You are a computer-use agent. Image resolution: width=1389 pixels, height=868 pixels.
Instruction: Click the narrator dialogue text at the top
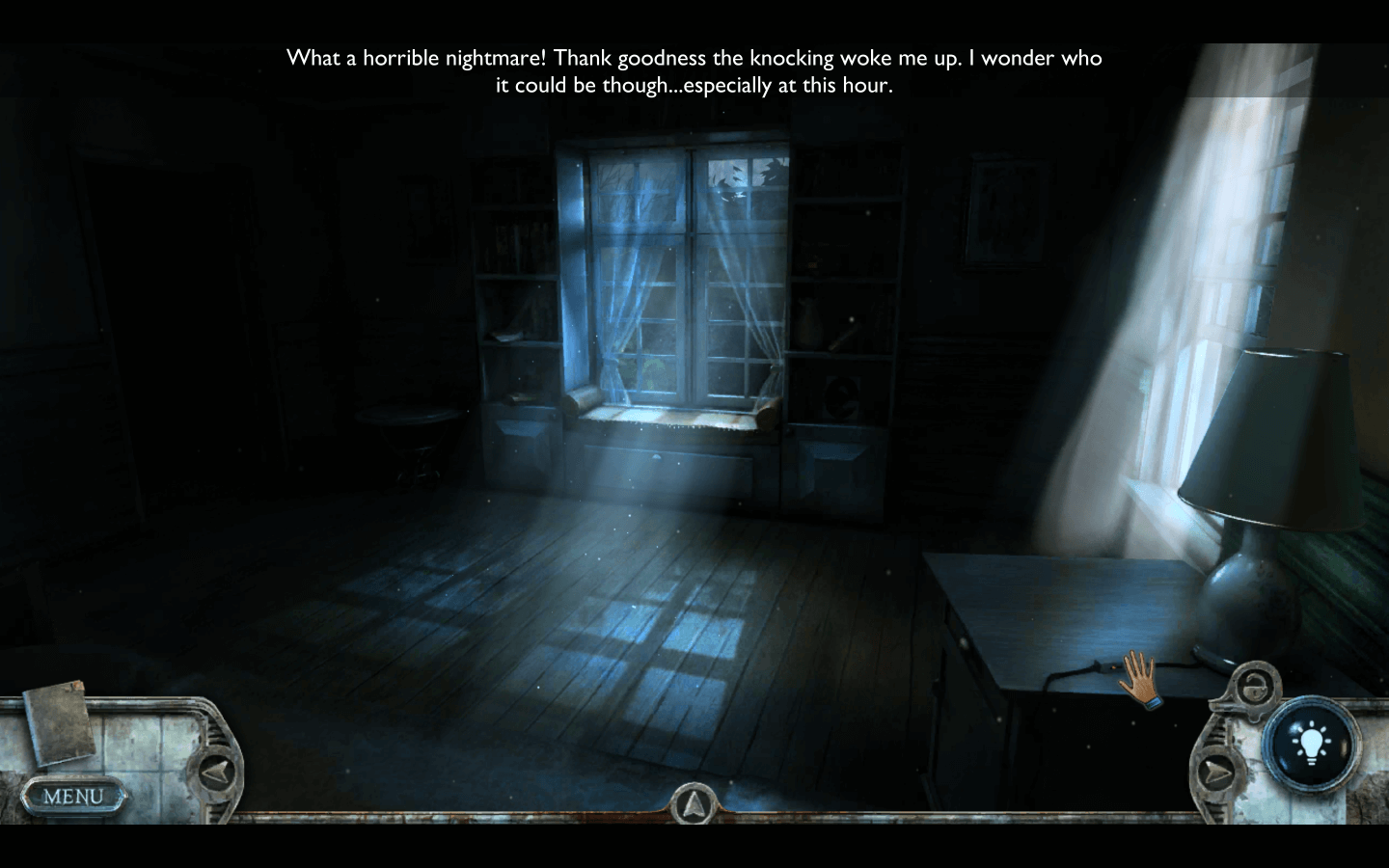694,70
